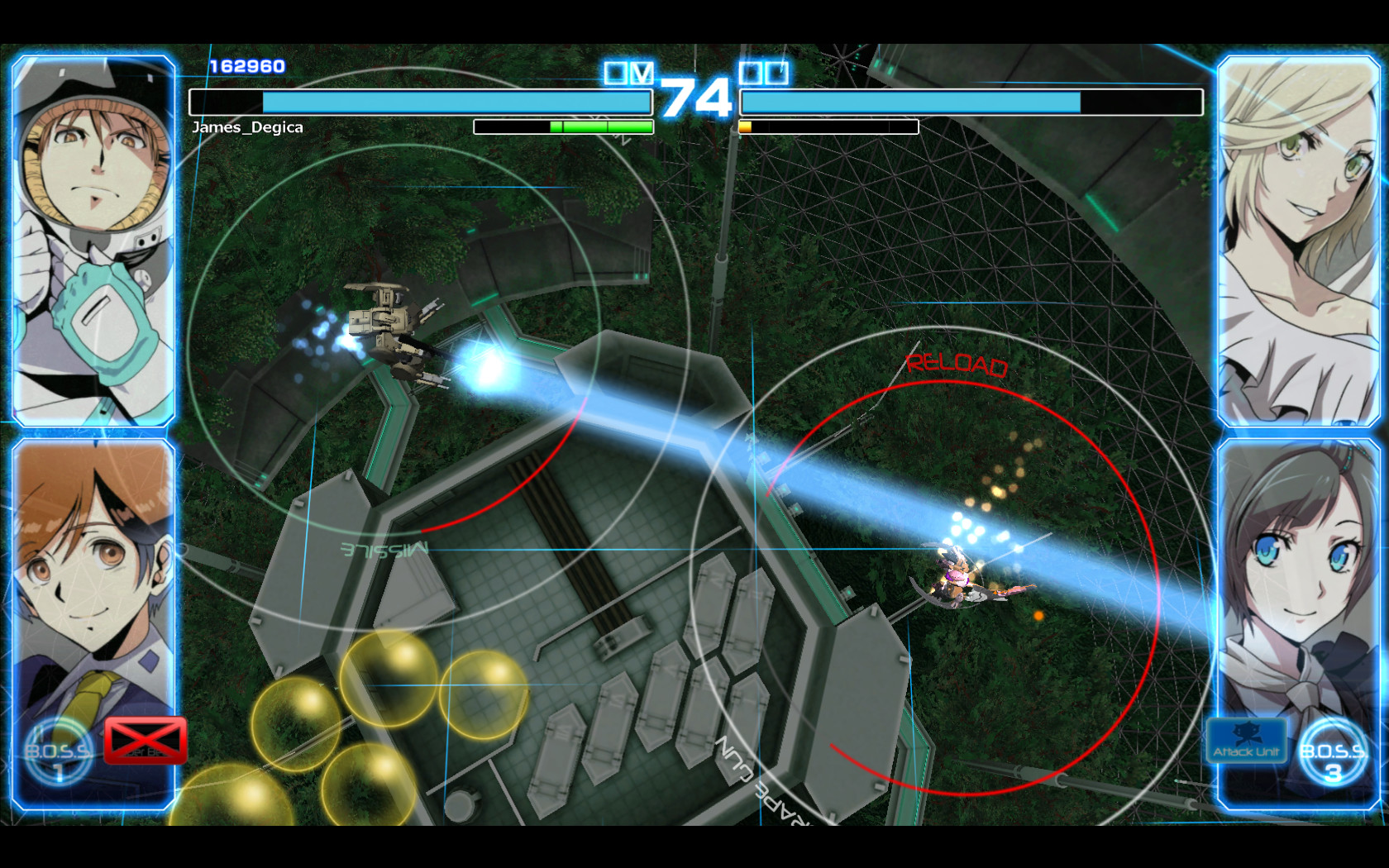Click the right player's blue health bar

pos(909,103)
